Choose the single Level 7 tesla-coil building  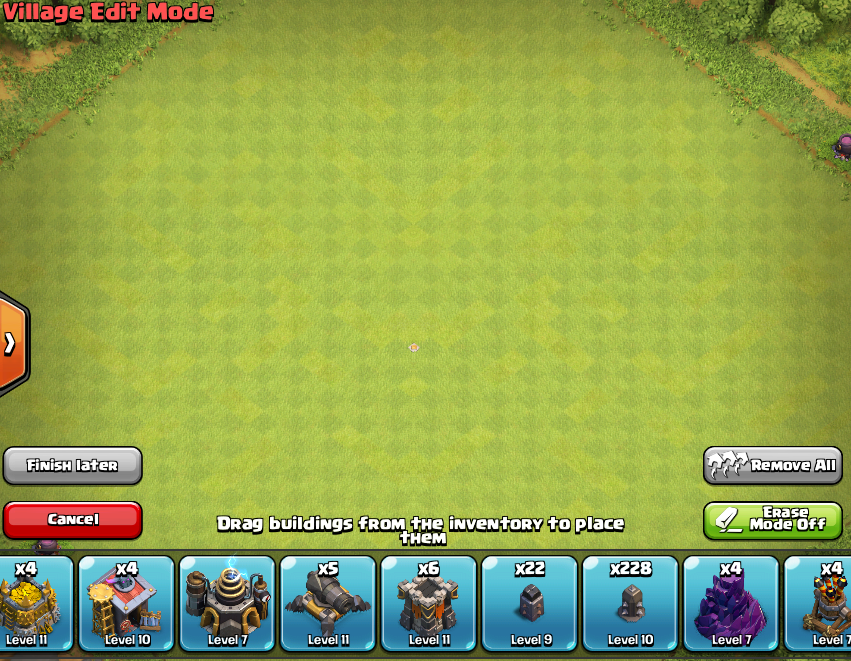[x=227, y=603]
